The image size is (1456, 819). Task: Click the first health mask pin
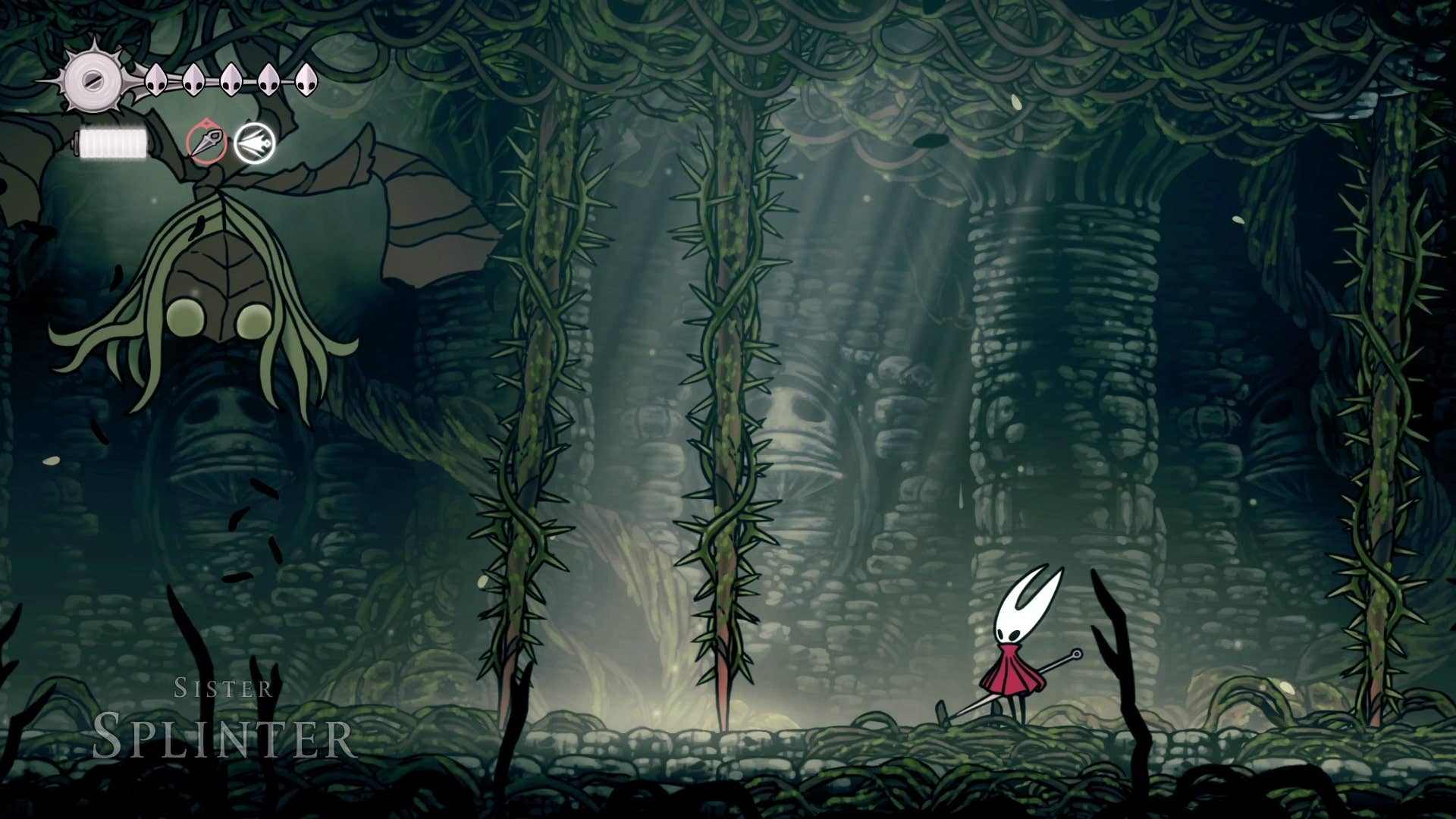[155, 80]
